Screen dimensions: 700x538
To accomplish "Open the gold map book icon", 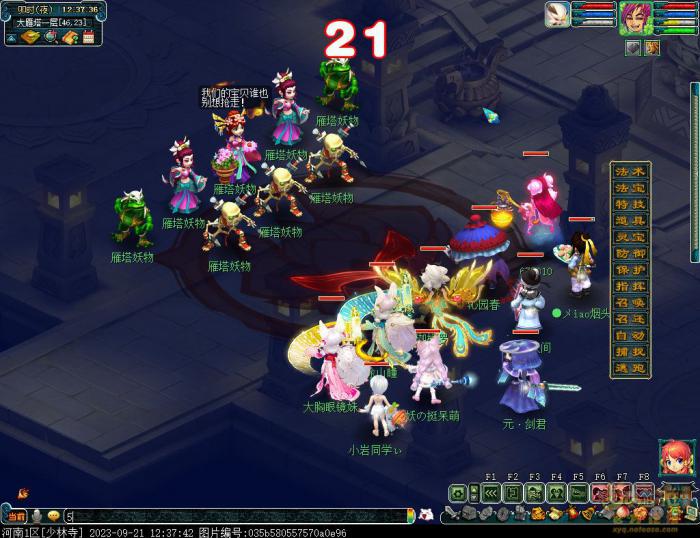I will [30, 37].
